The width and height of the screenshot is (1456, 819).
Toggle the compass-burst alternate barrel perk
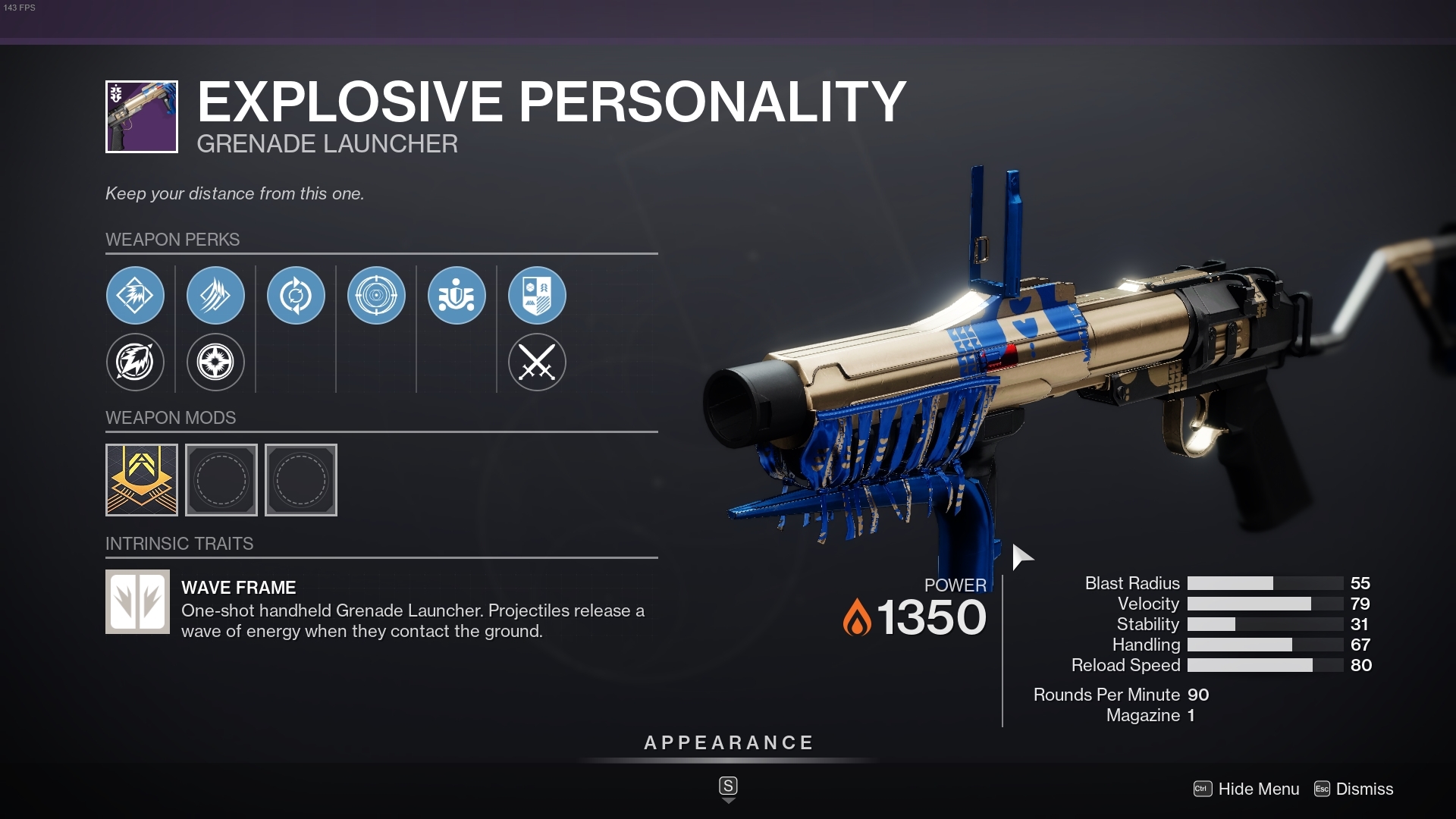click(135, 362)
